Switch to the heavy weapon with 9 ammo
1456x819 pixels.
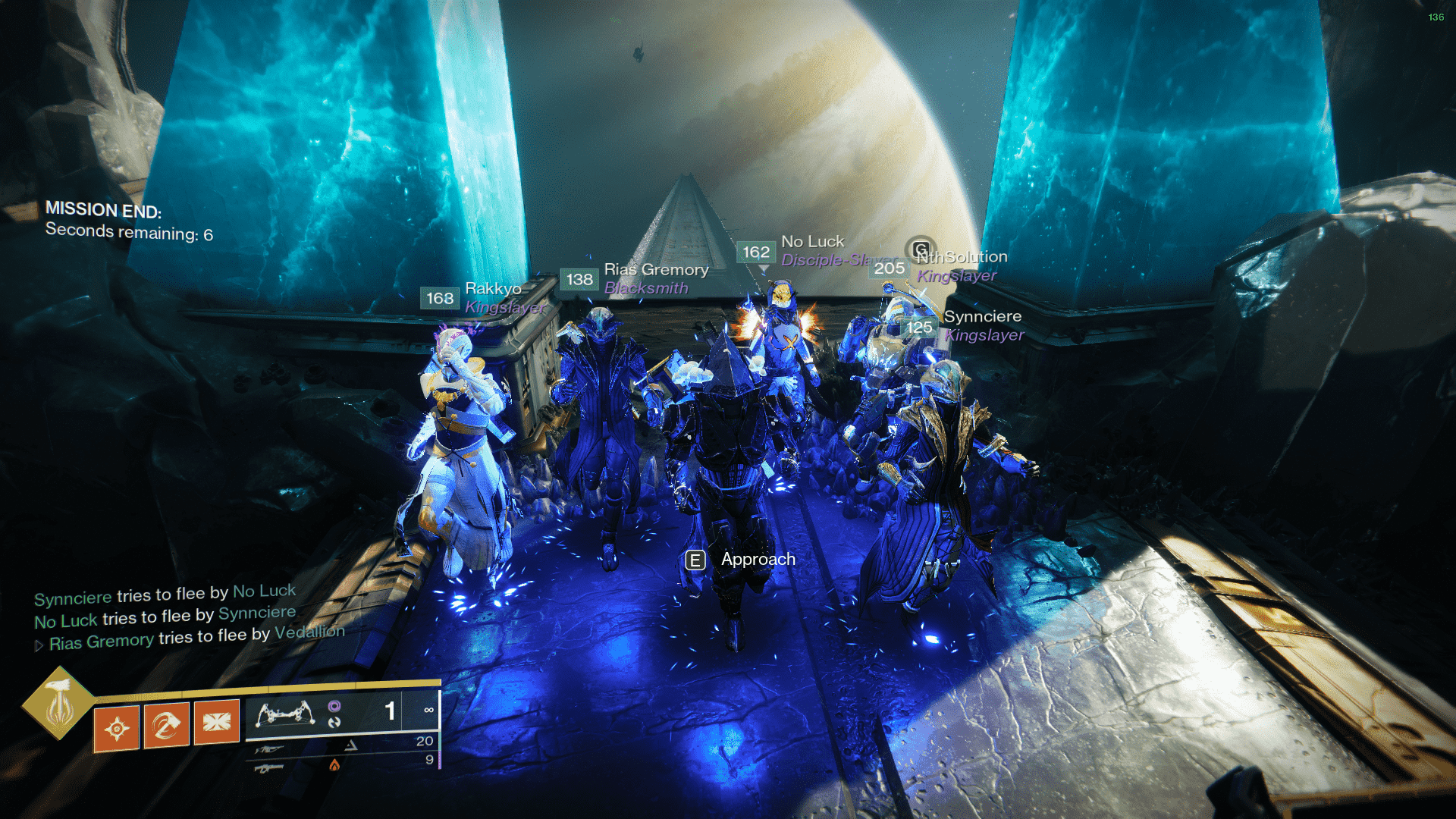269,769
